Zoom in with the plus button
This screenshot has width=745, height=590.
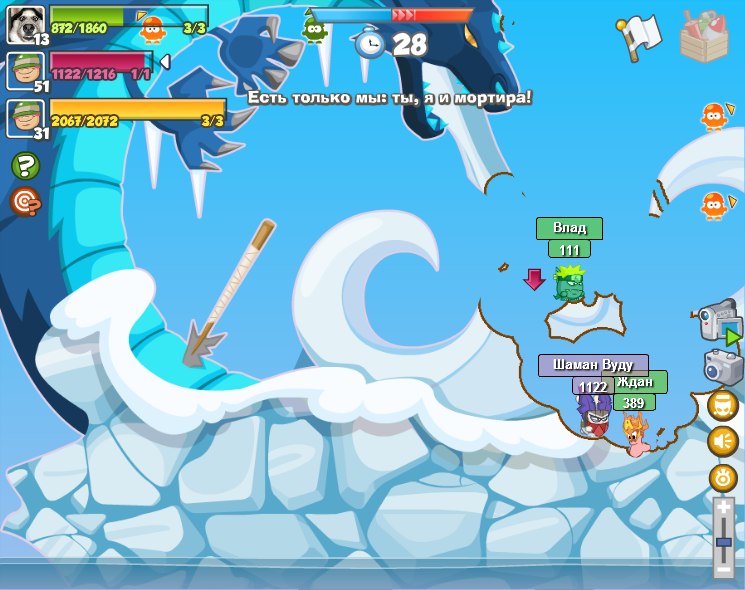point(724,507)
